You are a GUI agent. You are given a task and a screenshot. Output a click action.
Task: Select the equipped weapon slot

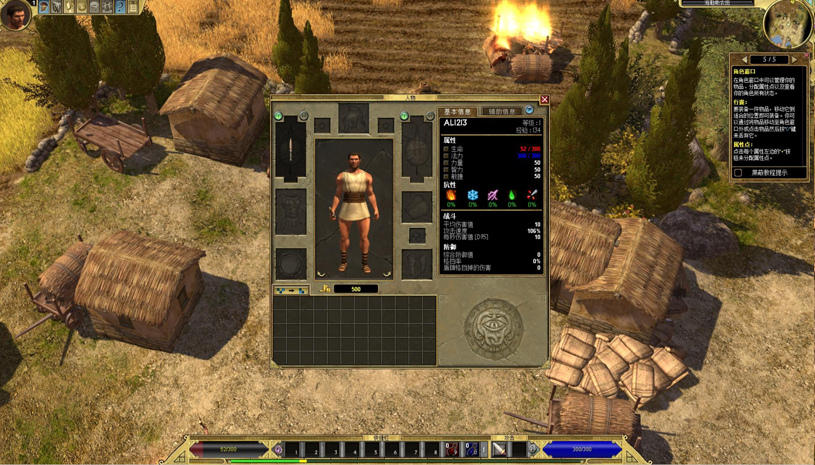[291, 152]
